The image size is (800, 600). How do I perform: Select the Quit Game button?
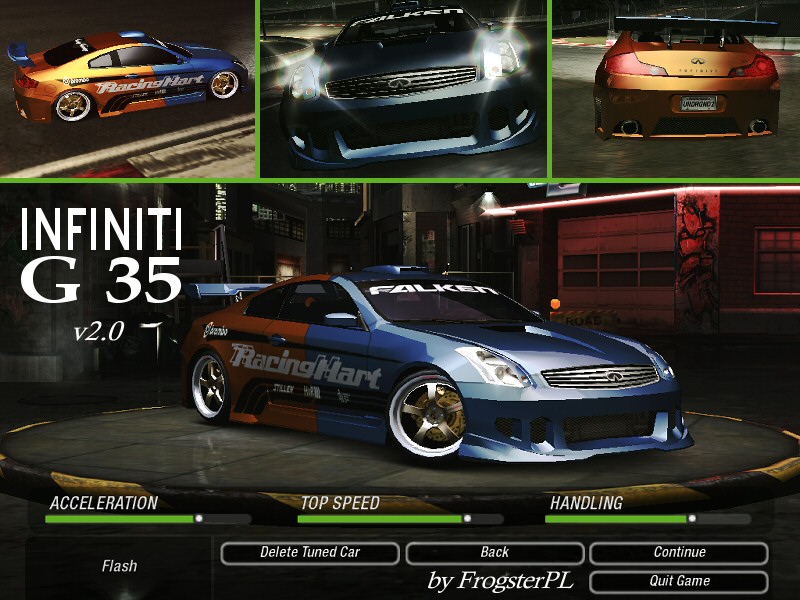coord(679,581)
